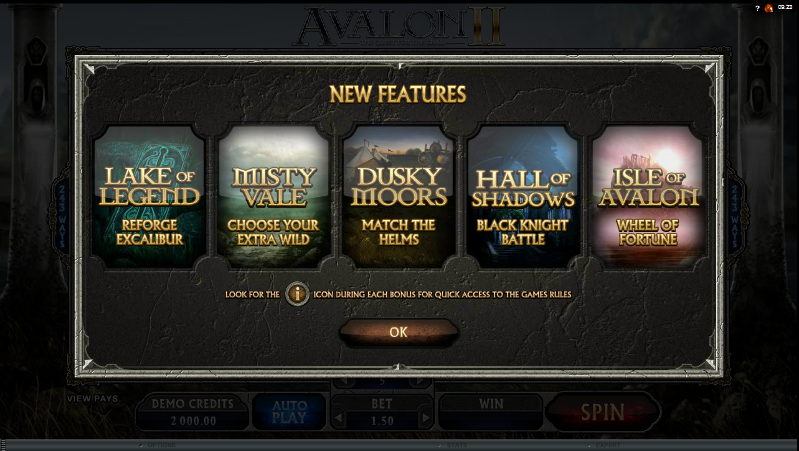Open the Hall of Shadows feature card
This screenshot has height=451, width=799.
(523, 198)
